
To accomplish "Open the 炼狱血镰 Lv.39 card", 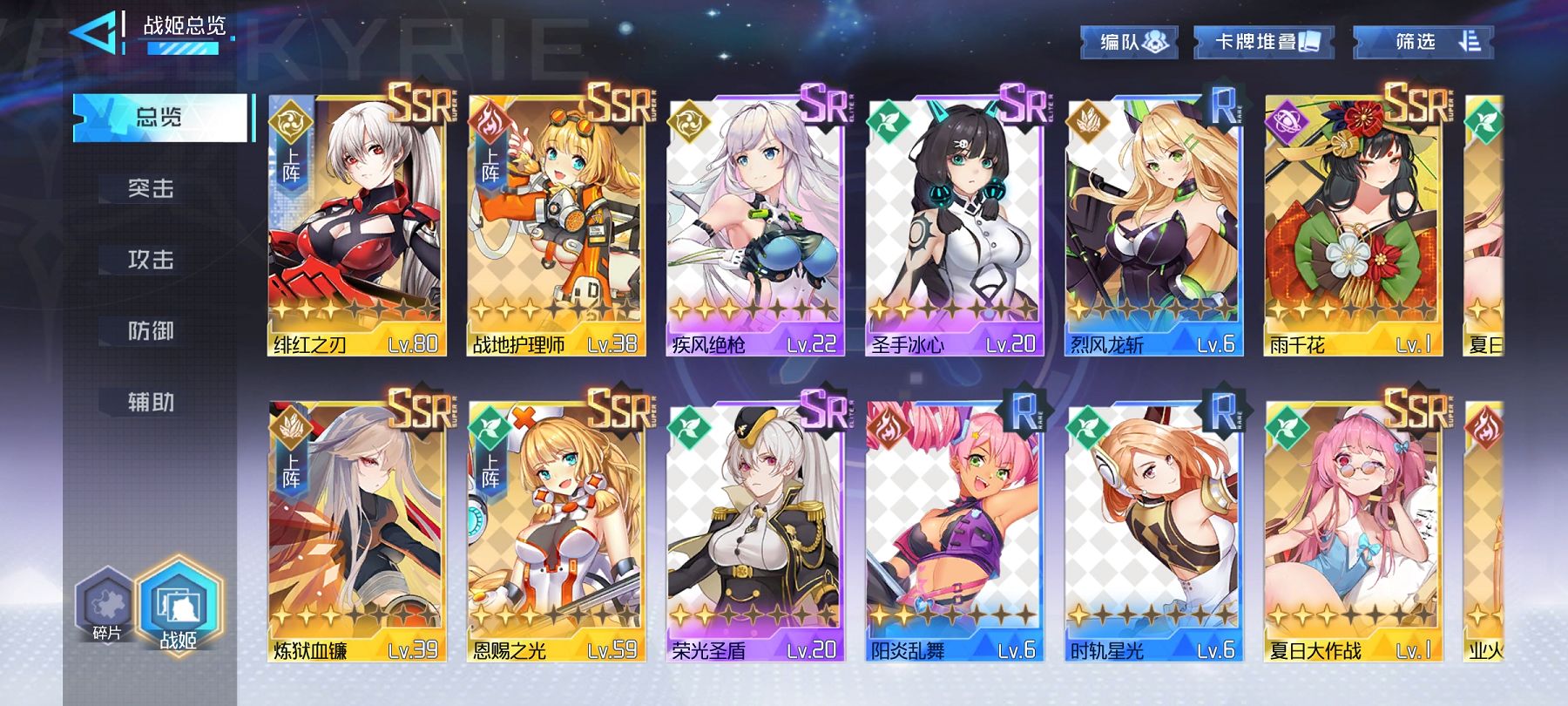I will pos(356,532).
